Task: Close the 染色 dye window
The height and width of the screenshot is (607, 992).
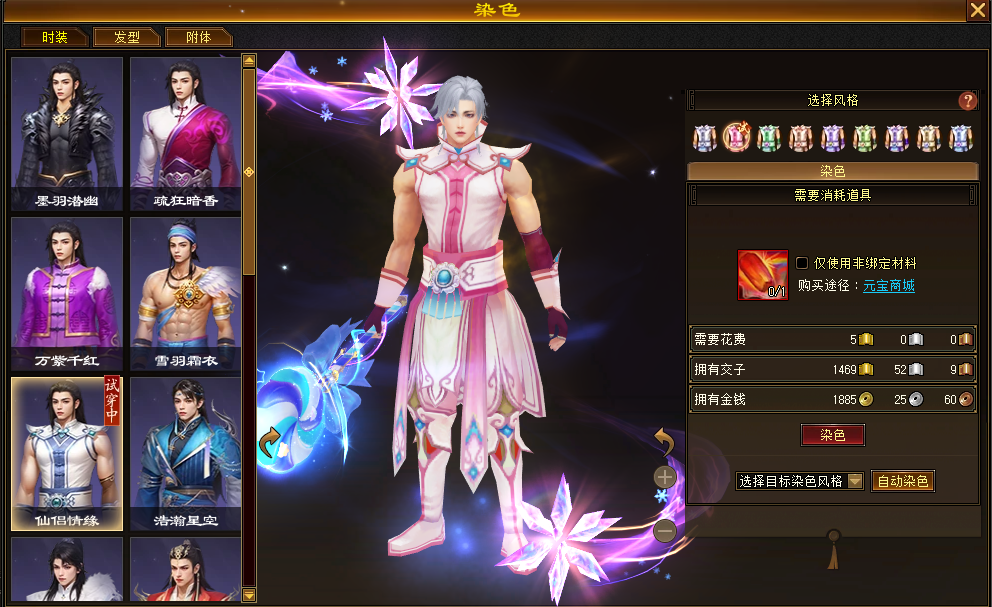Action: pyautogui.click(x=977, y=10)
